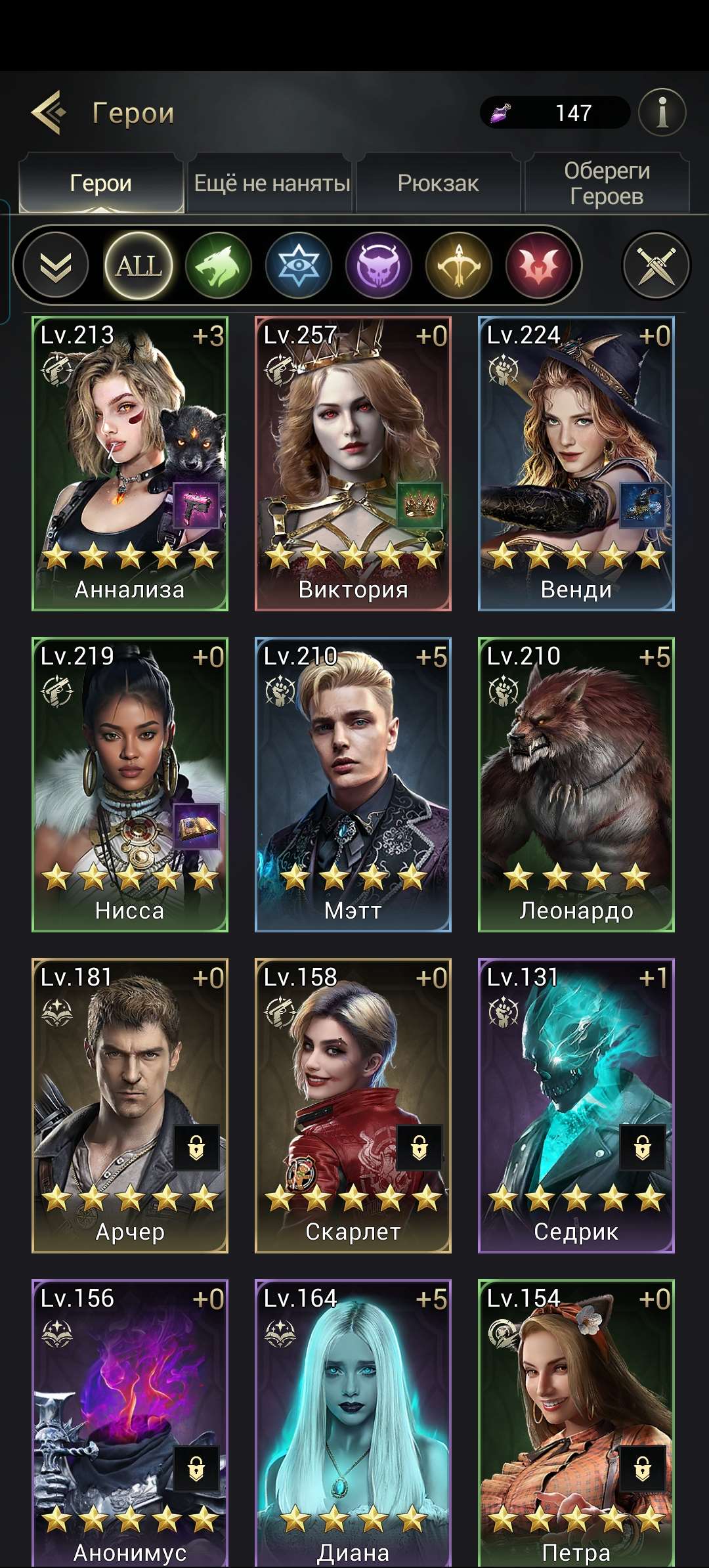Filter heroes by golden bow faction
Image resolution: width=709 pixels, height=1568 pixels.
459,266
